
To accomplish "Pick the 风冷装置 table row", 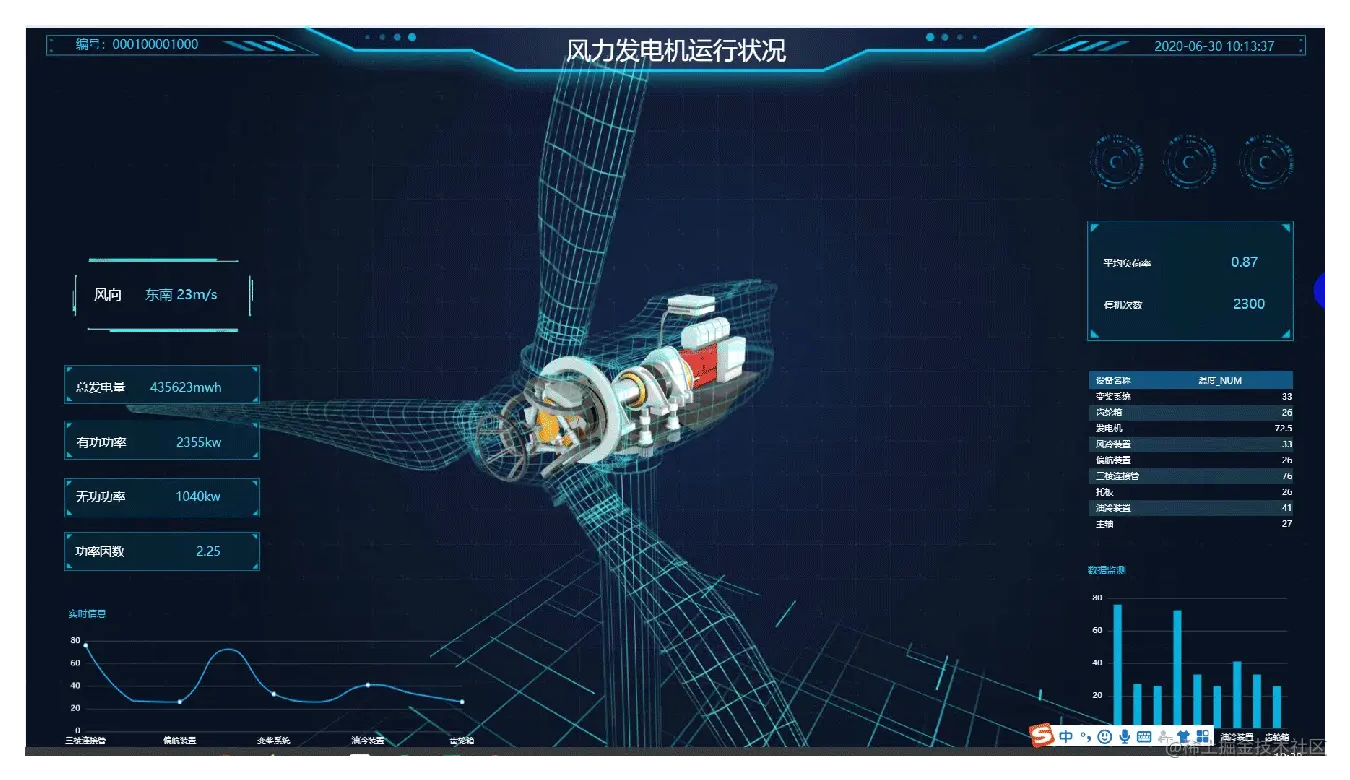I will point(1190,444).
